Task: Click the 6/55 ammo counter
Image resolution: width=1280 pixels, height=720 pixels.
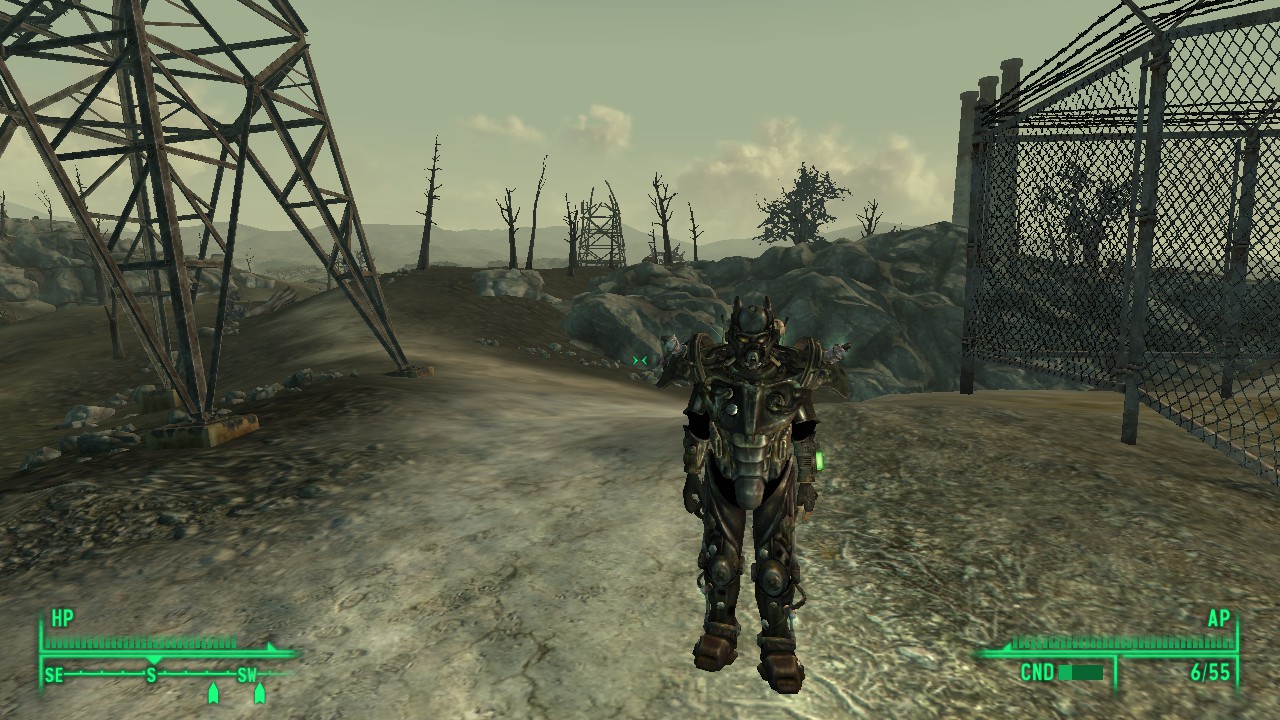Action: click(1211, 672)
